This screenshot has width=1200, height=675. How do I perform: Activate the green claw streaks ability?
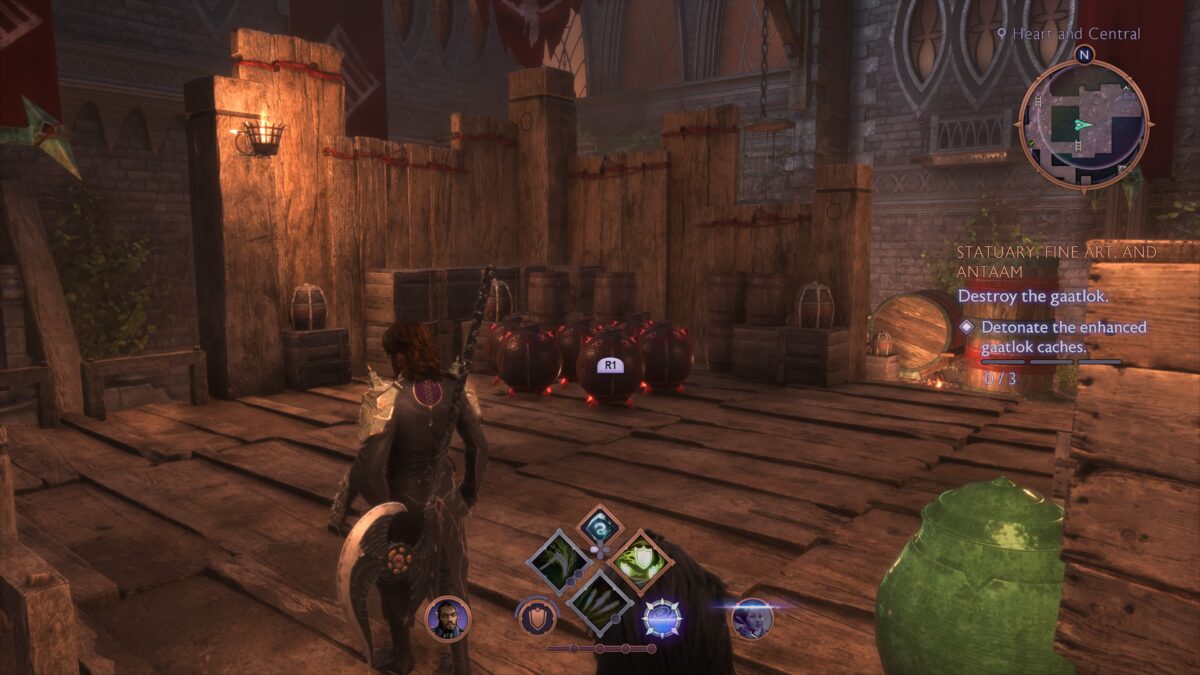pos(599,602)
